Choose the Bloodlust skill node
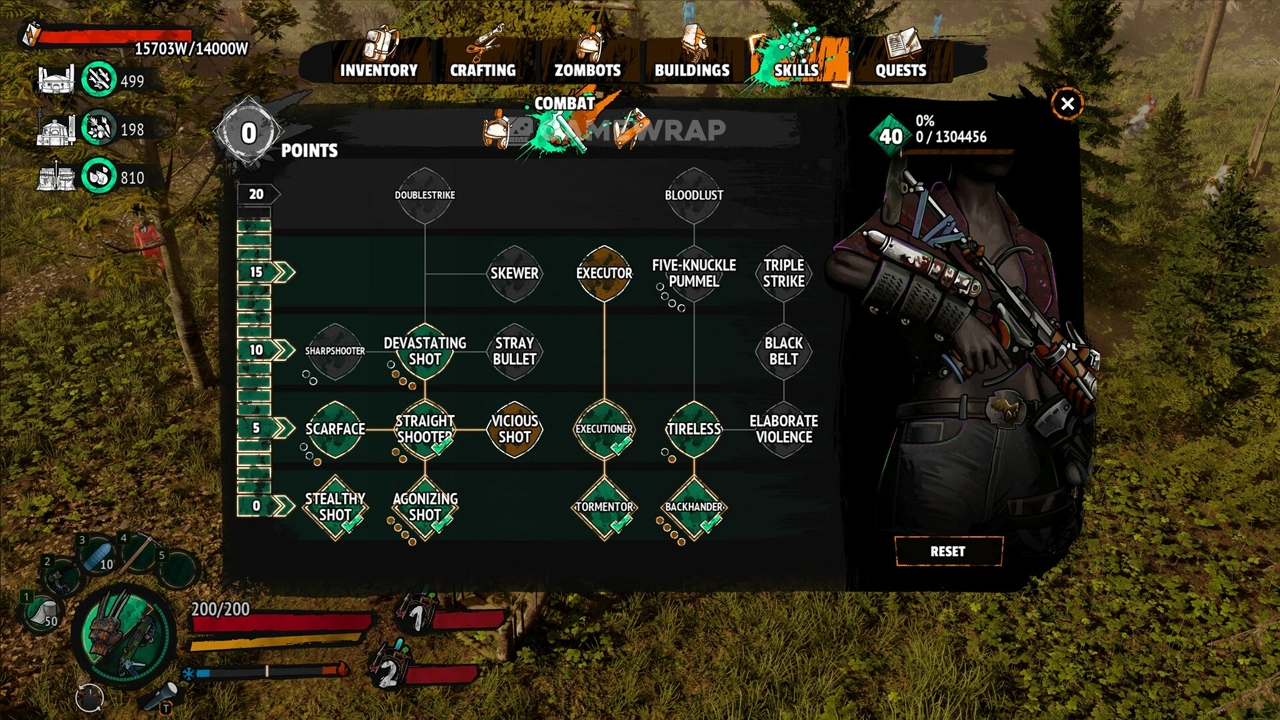 [x=694, y=194]
